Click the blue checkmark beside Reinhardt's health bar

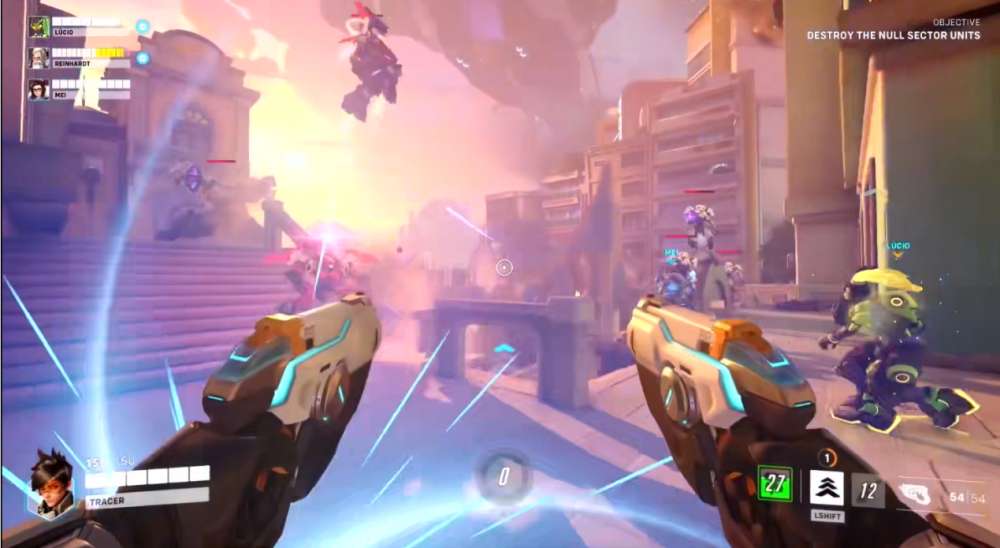pos(143,58)
